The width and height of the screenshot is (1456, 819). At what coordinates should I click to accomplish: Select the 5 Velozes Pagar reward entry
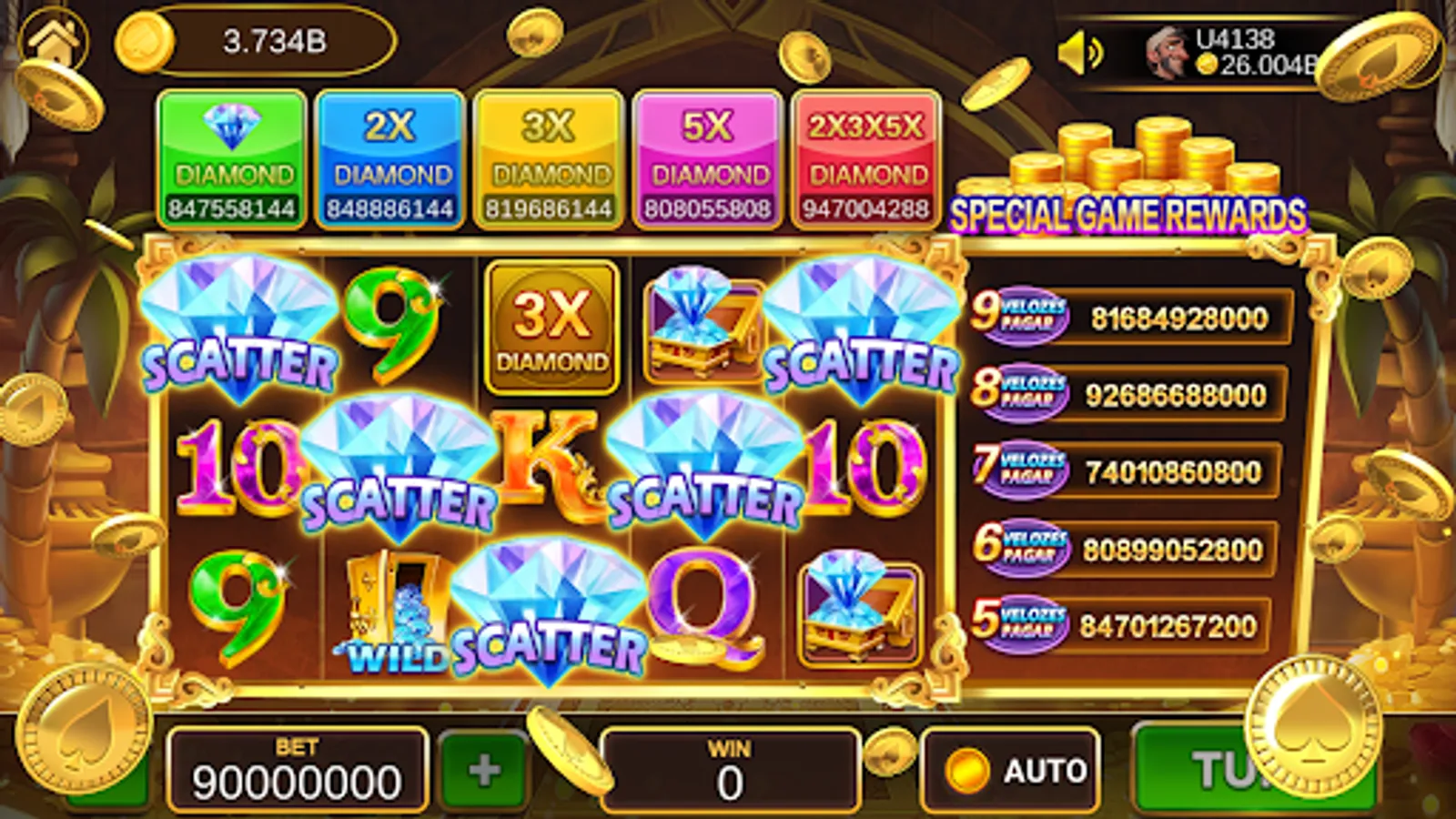[1128, 624]
